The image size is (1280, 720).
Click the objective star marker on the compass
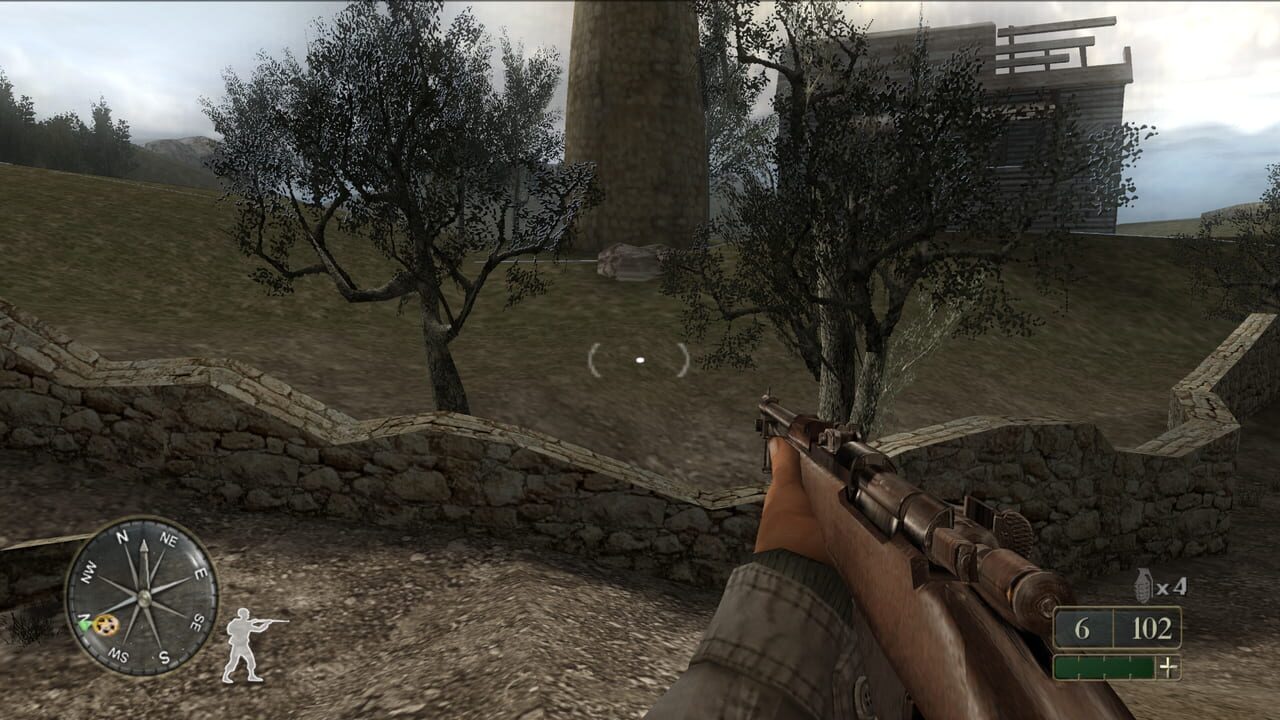(105, 625)
